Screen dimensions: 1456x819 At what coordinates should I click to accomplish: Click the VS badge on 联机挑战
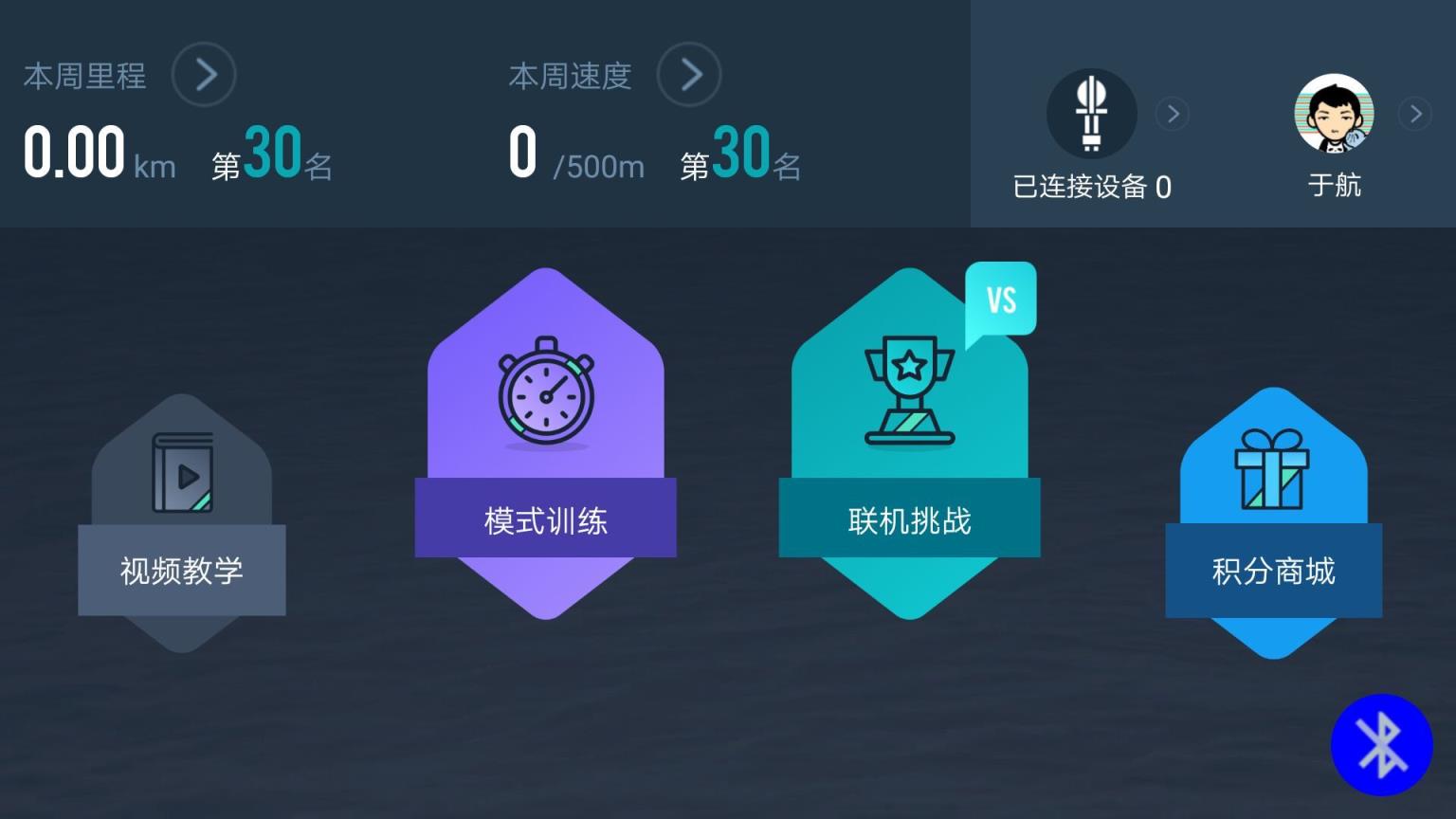(1001, 297)
